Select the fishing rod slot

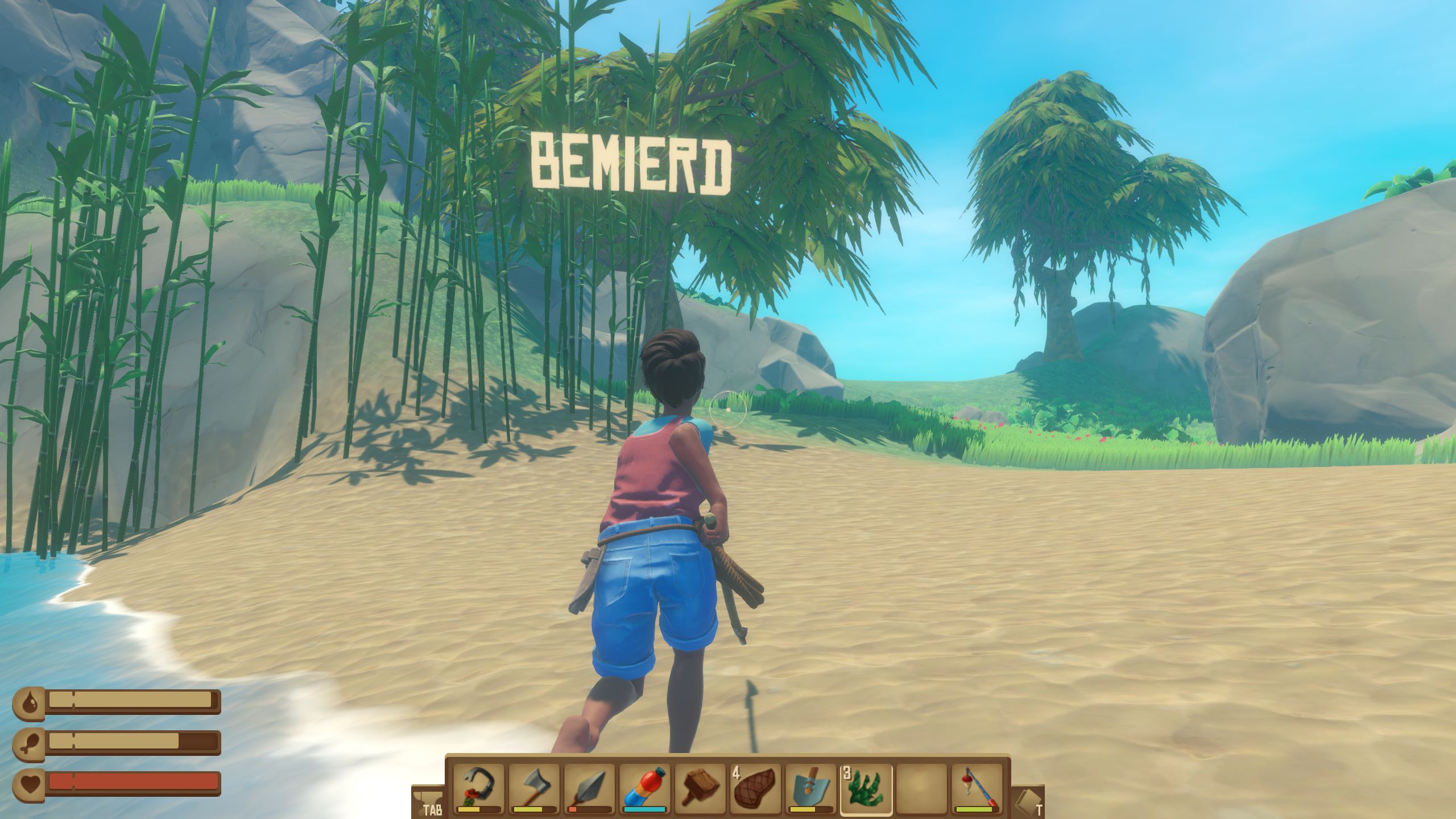click(977, 788)
